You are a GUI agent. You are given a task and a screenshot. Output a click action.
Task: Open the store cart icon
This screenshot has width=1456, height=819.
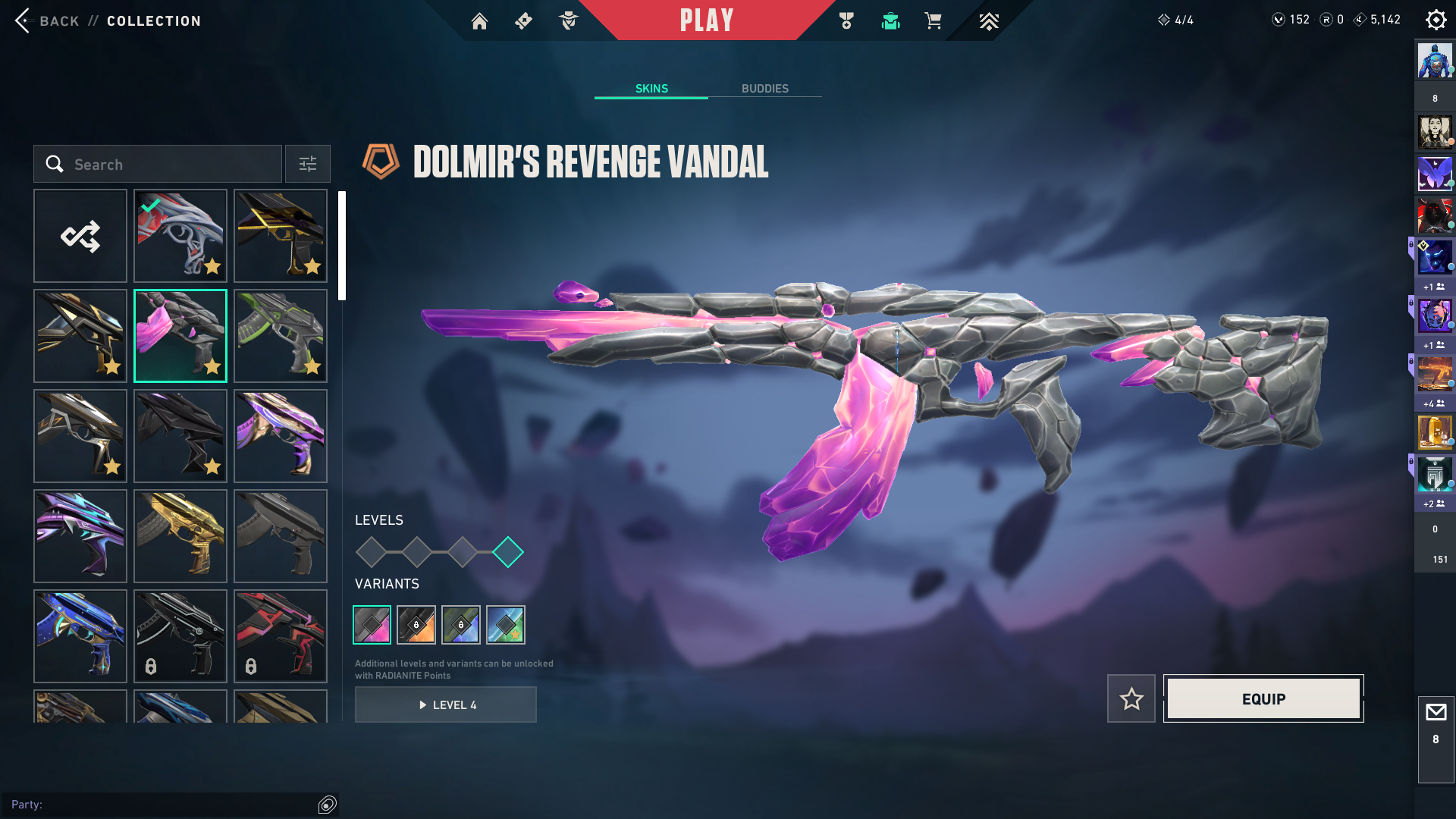933,21
